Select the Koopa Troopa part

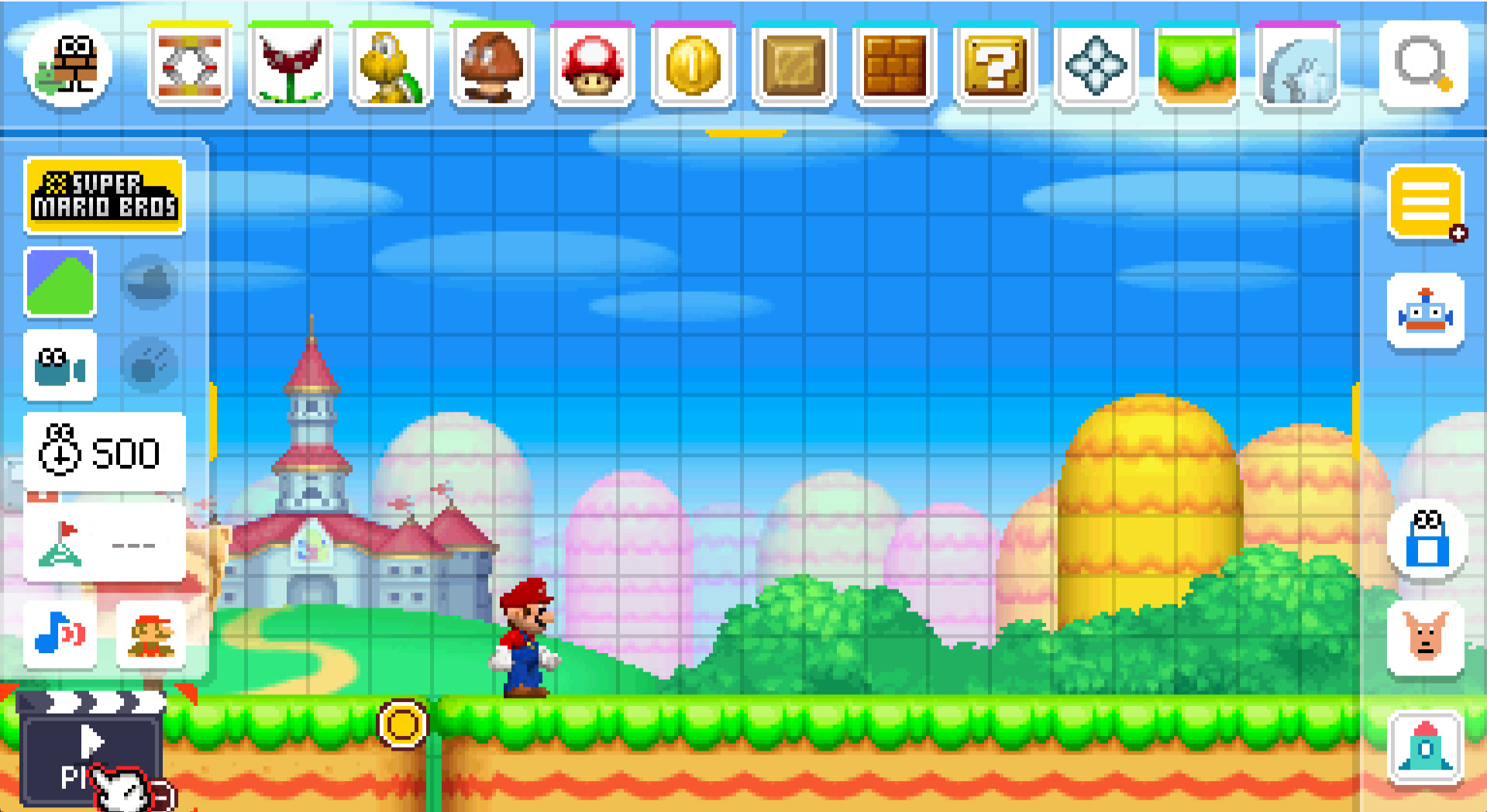(x=391, y=66)
